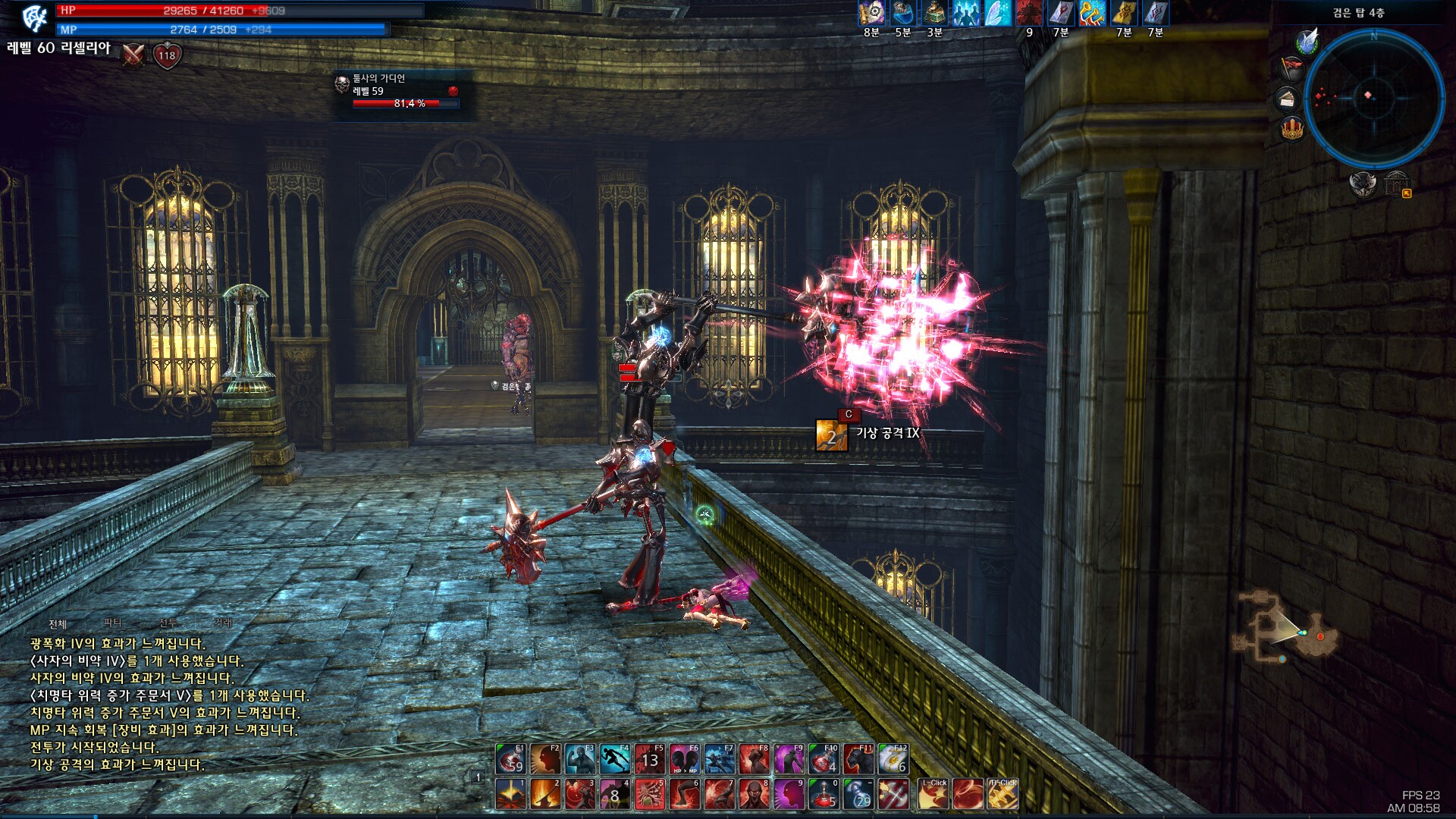Open the ticket stack icon beside minimap

pyautogui.click(x=1288, y=99)
